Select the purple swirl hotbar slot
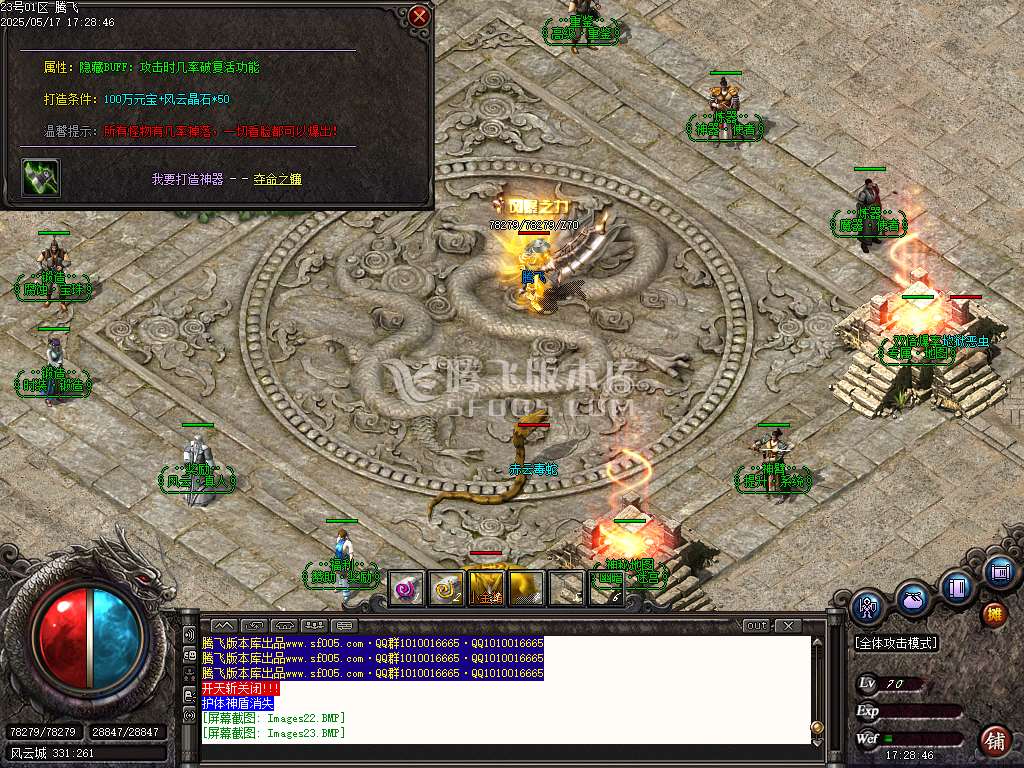This screenshot has height=768, width=1024. (x=406, y=589)
